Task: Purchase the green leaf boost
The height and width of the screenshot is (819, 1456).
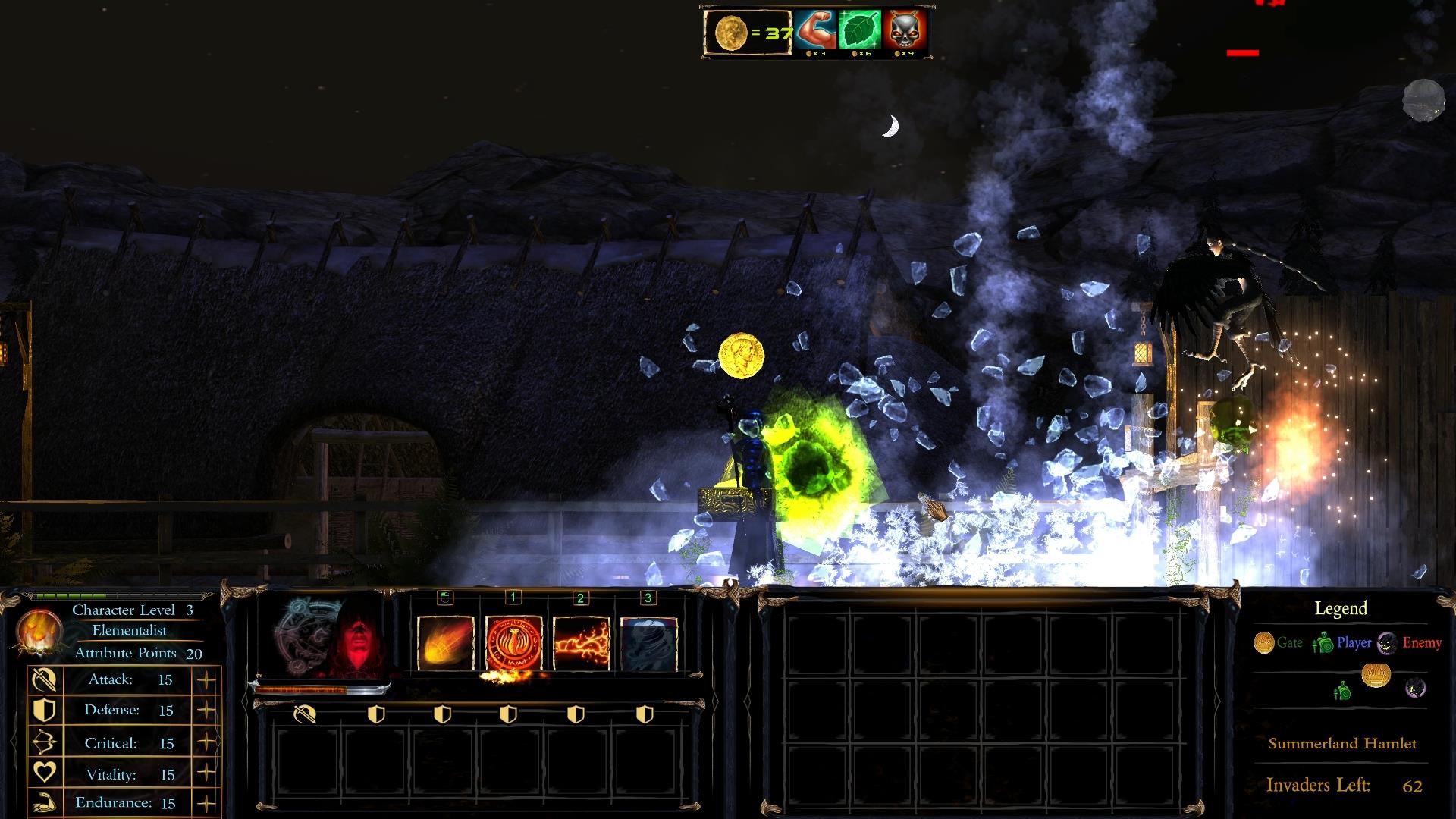Action: coord(860,30)
